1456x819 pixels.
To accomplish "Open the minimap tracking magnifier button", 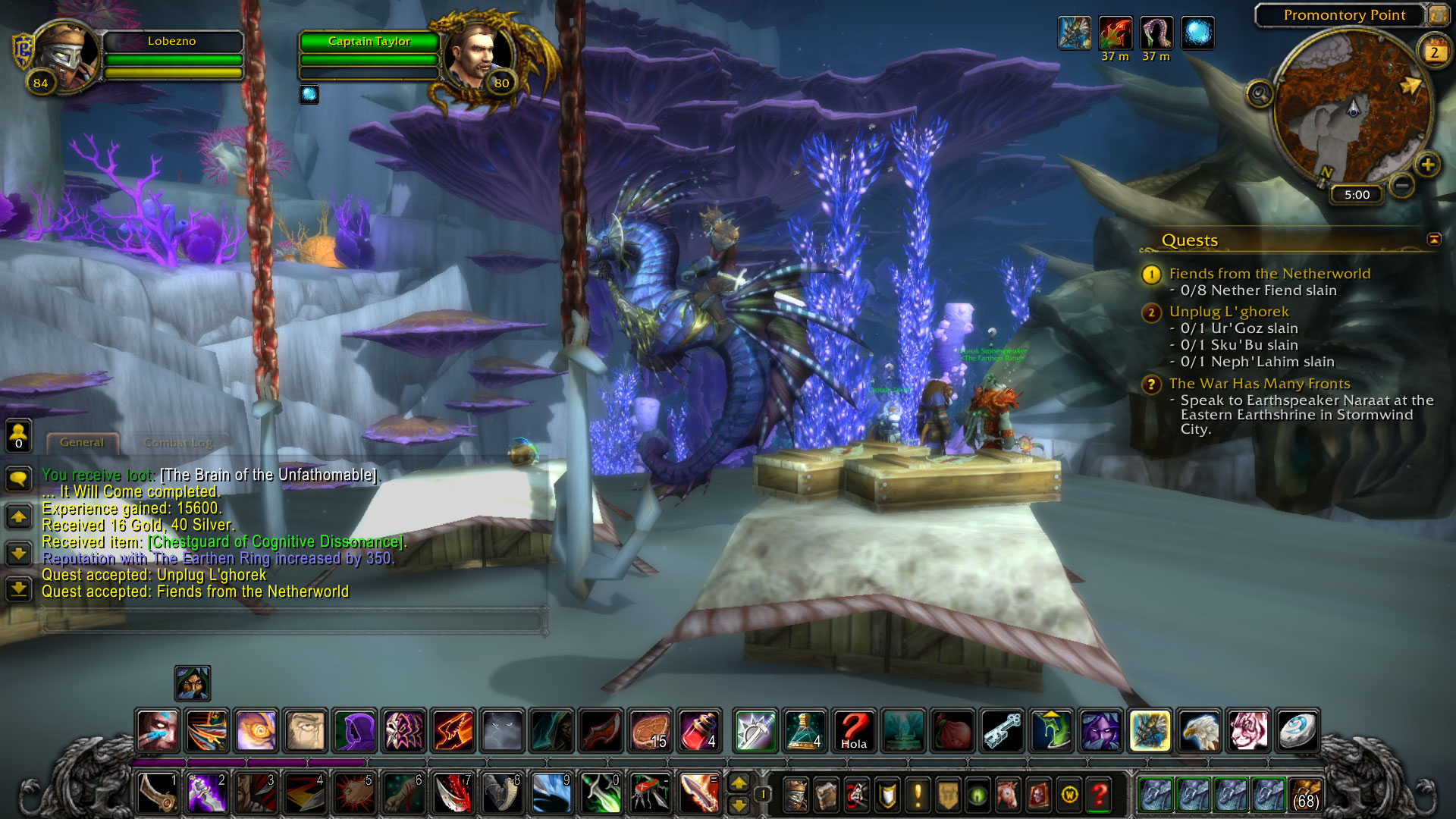I will click(1260, 94).
